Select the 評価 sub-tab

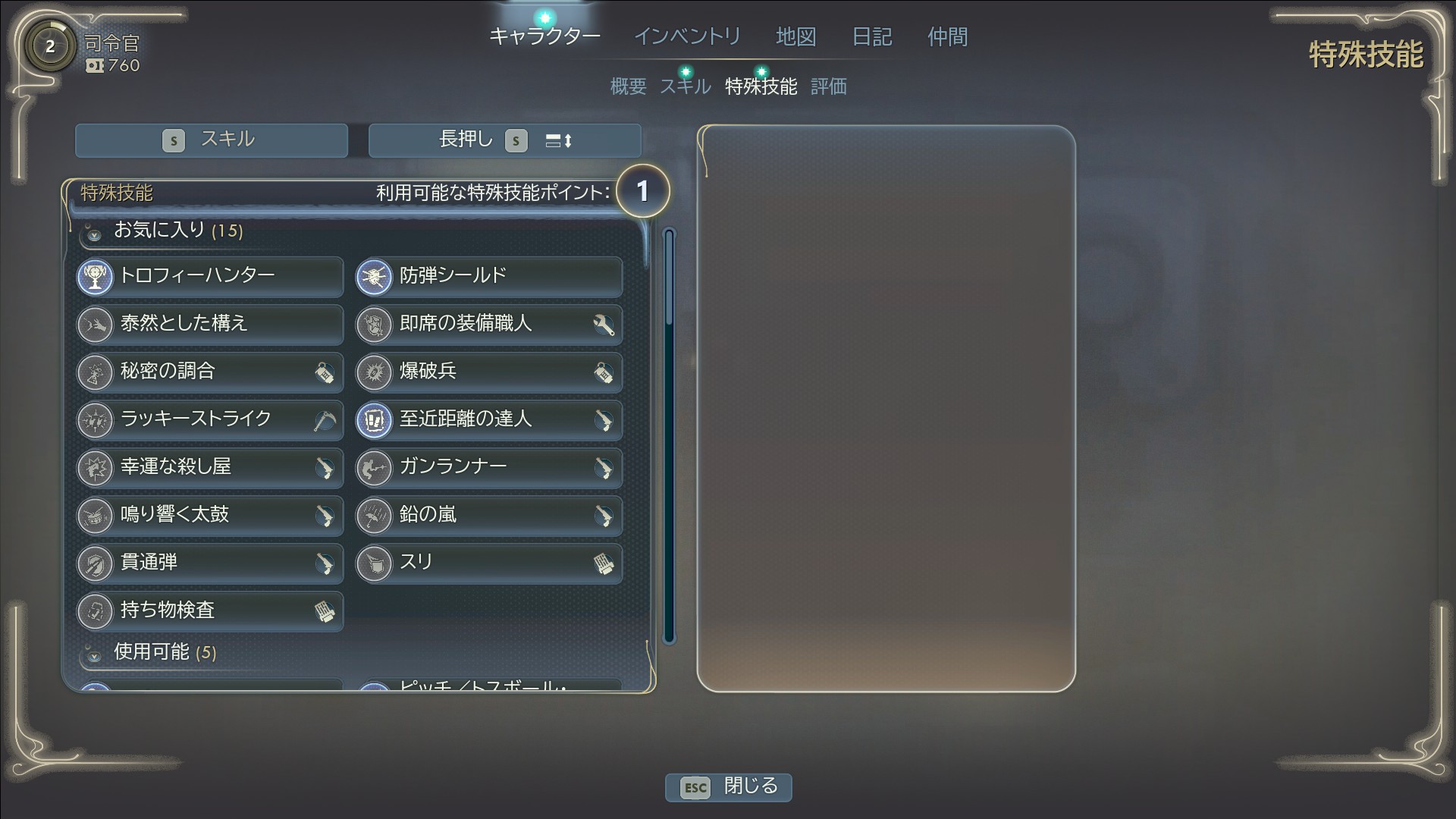point(828,86)
